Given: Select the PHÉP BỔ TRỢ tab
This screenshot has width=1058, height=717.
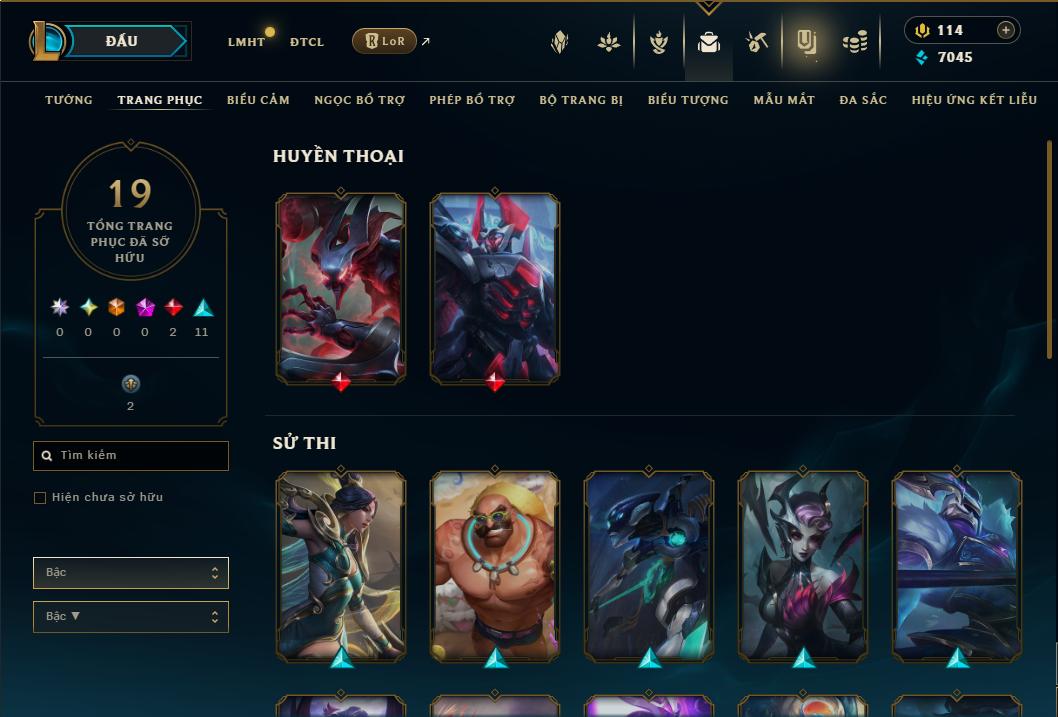Looking at the screenshot, I should tap(472, 100).
